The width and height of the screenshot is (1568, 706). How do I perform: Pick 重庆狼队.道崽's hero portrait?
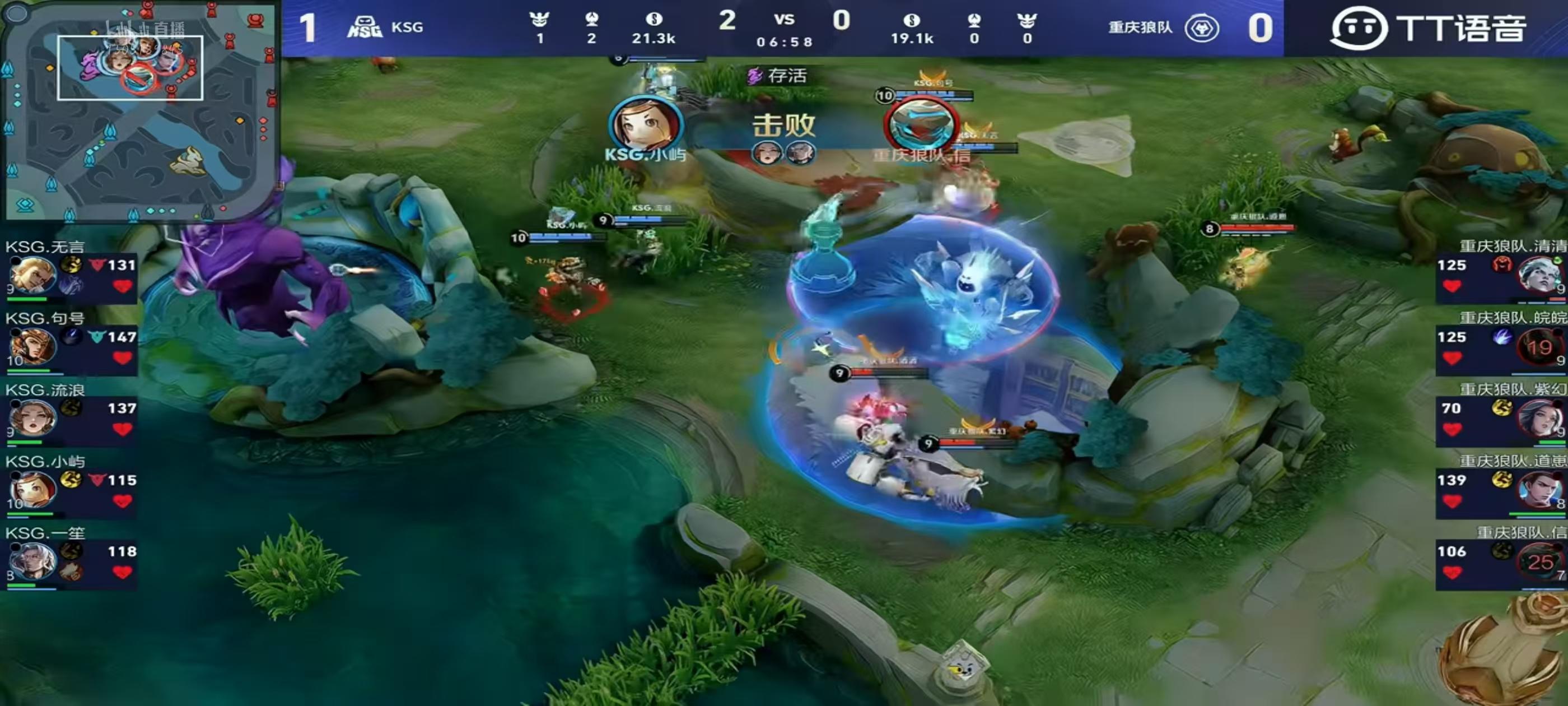(1538, 490)
